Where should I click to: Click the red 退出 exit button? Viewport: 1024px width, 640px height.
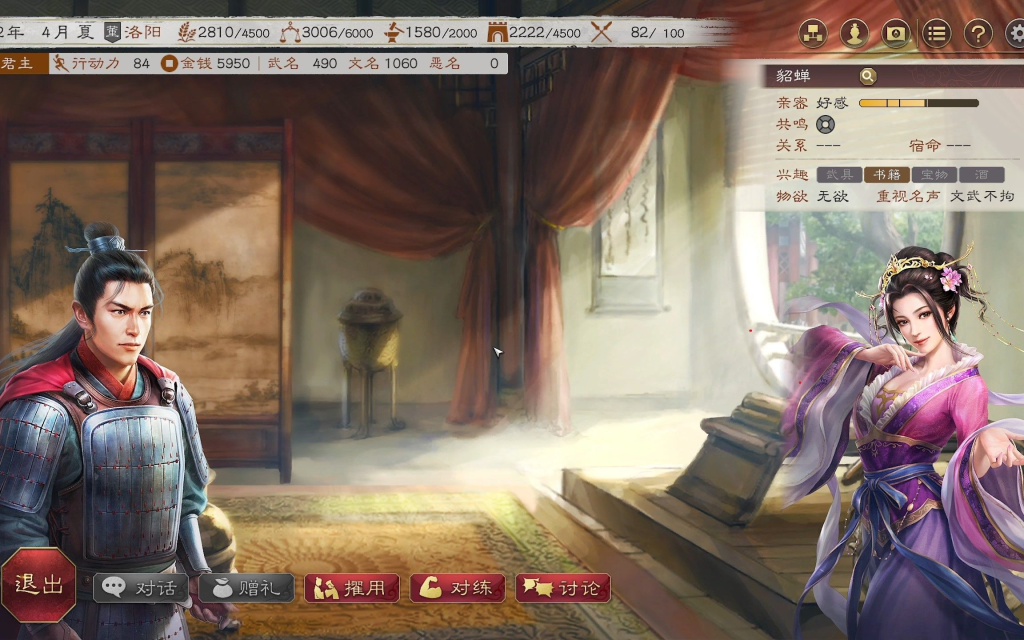click(39, 585)
